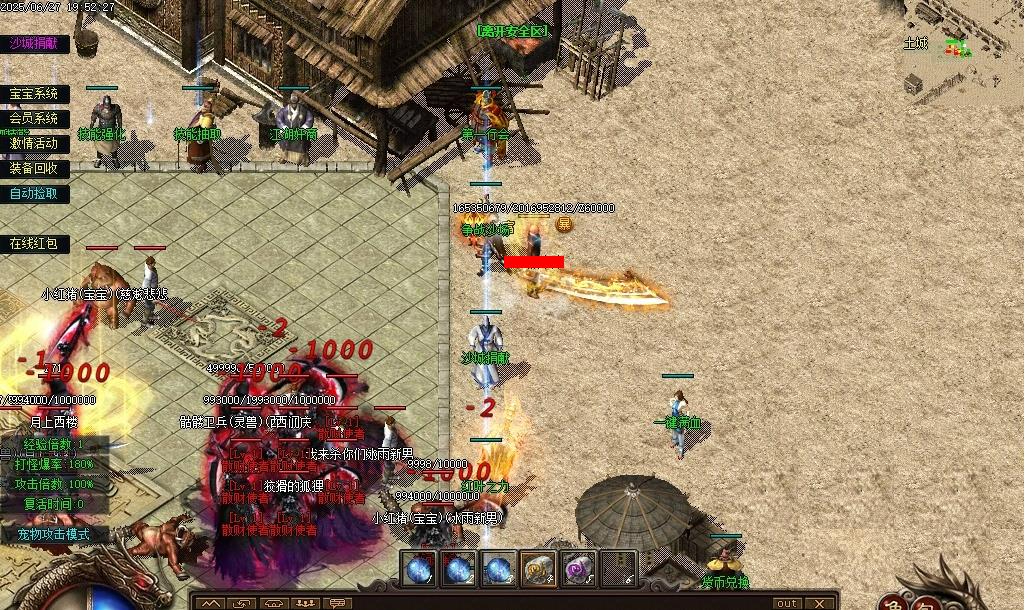The height and width of the screenshot is (610, 1030).
Task: Show the 激情活动 events panel
Action: click(34, 143)
